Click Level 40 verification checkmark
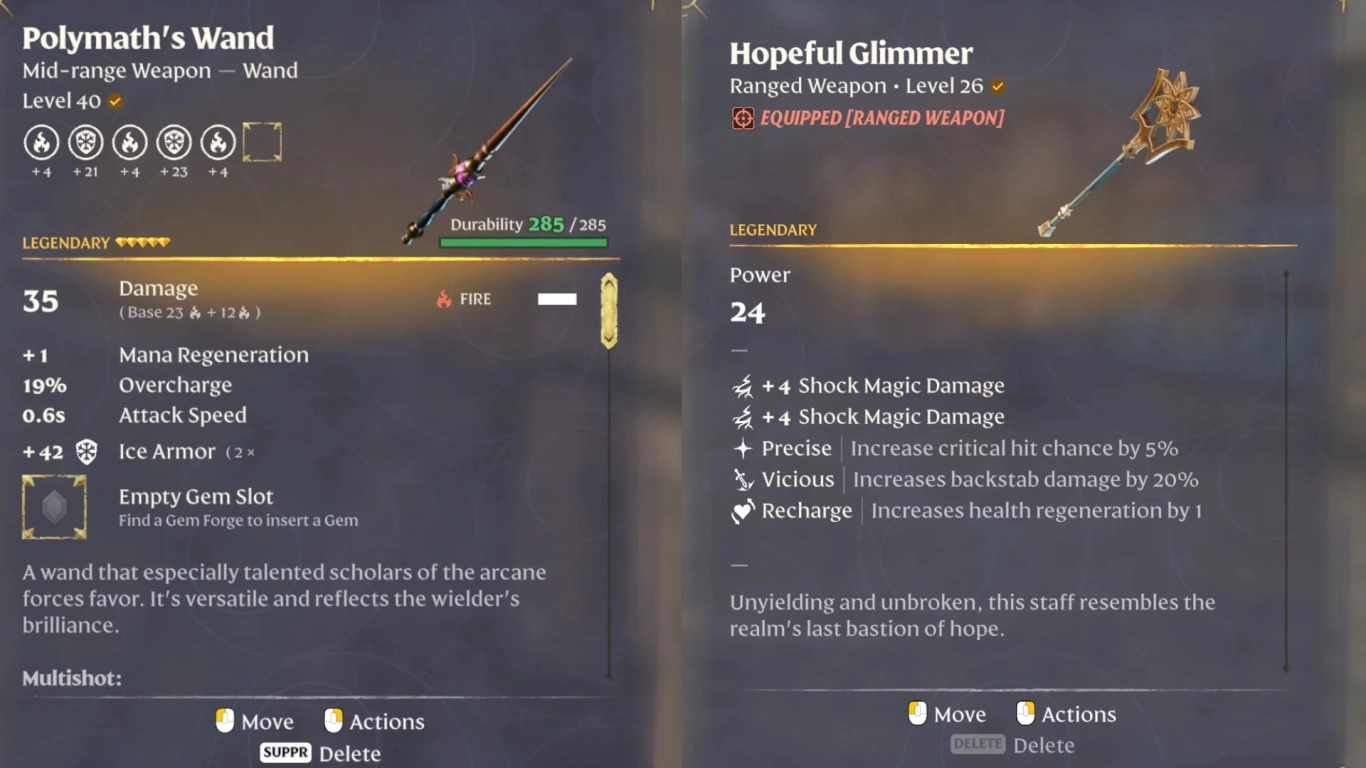This screenshot has width=1366, height=768. point(114,100)
